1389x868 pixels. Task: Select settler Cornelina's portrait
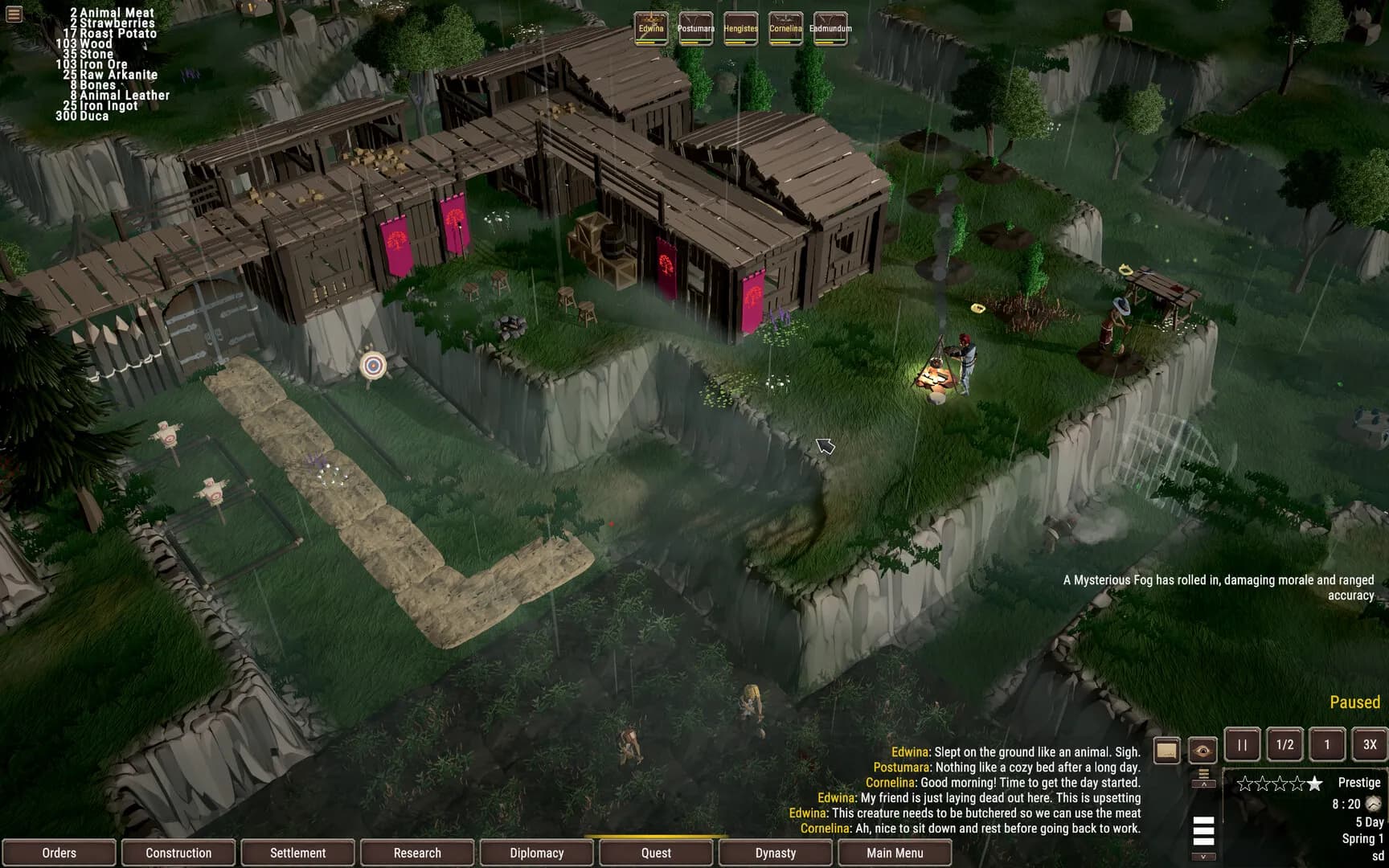click(785, 28)
